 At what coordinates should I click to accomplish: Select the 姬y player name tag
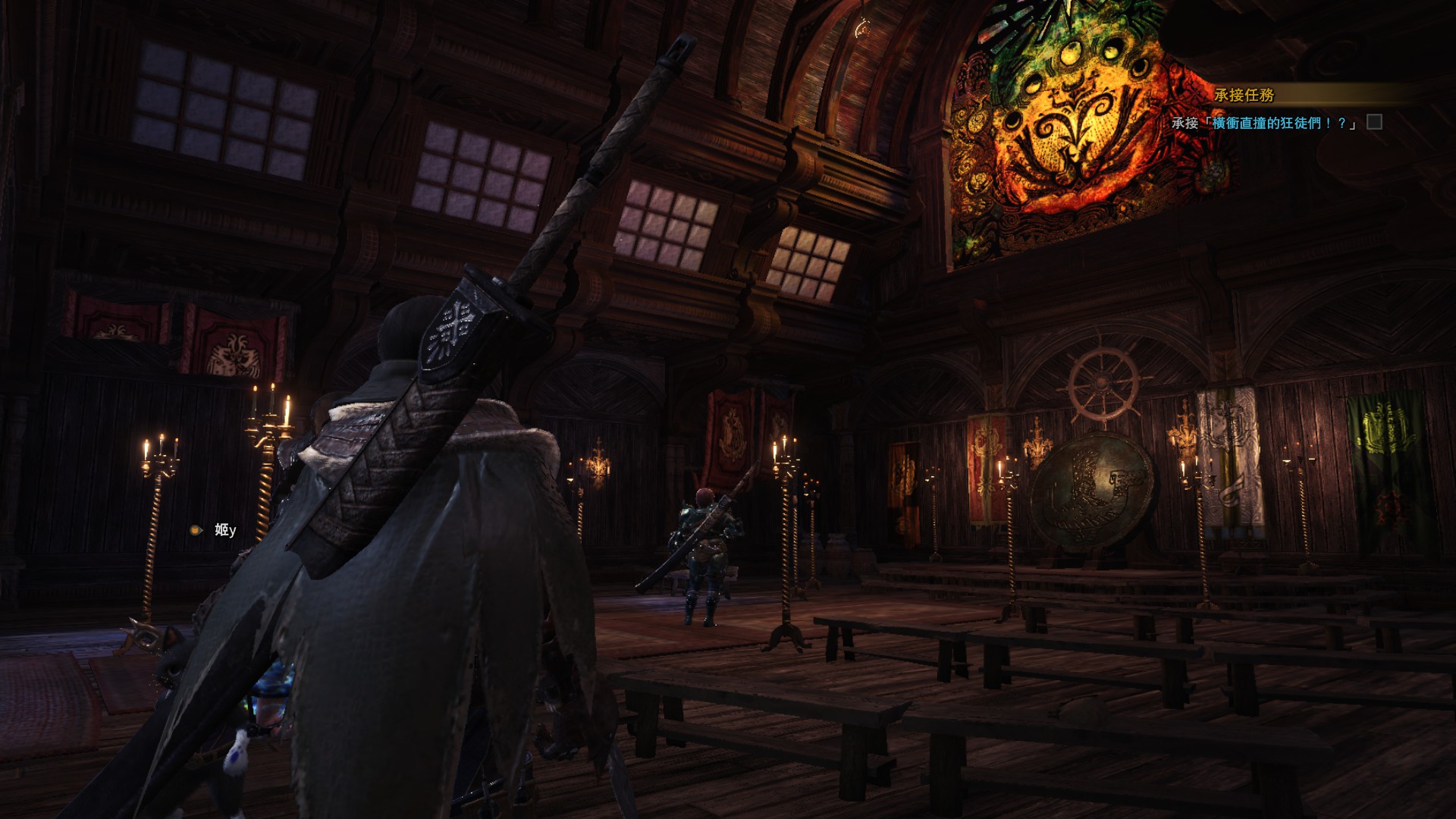224,530
